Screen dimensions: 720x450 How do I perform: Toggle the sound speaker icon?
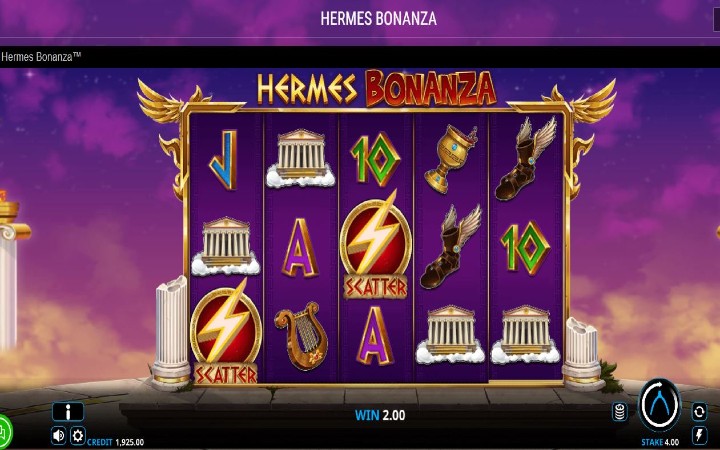pos(58,435)
